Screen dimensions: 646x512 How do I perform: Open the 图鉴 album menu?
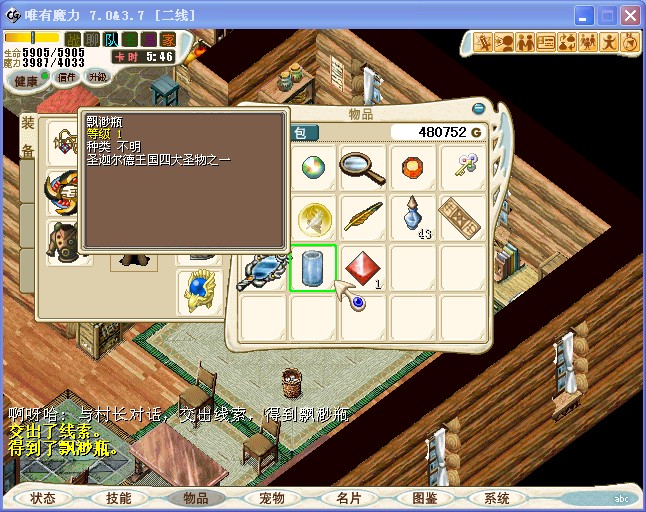[x=424, y=497]
